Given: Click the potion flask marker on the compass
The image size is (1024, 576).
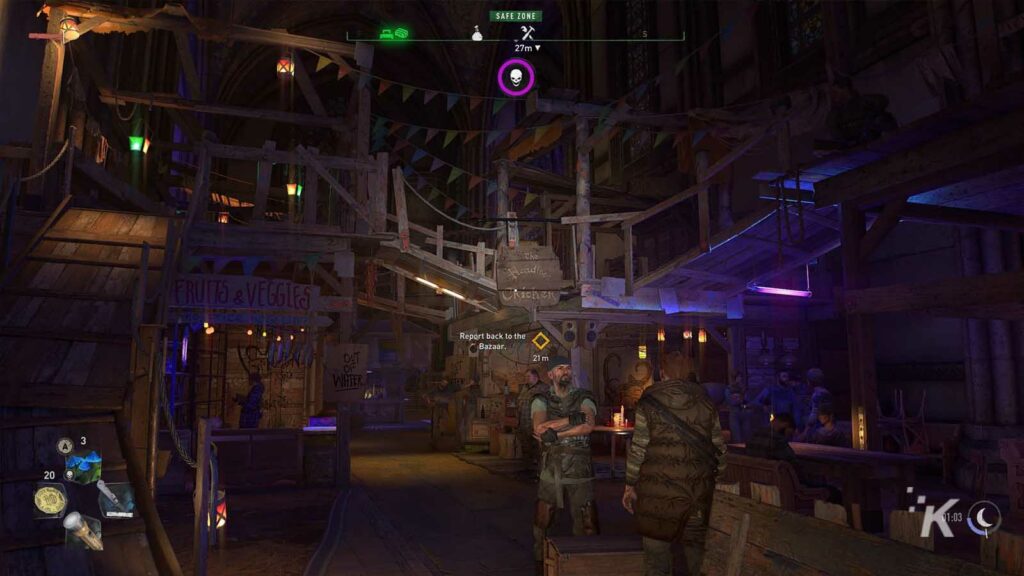Looking at the screenshot, I should coord(478,34).
